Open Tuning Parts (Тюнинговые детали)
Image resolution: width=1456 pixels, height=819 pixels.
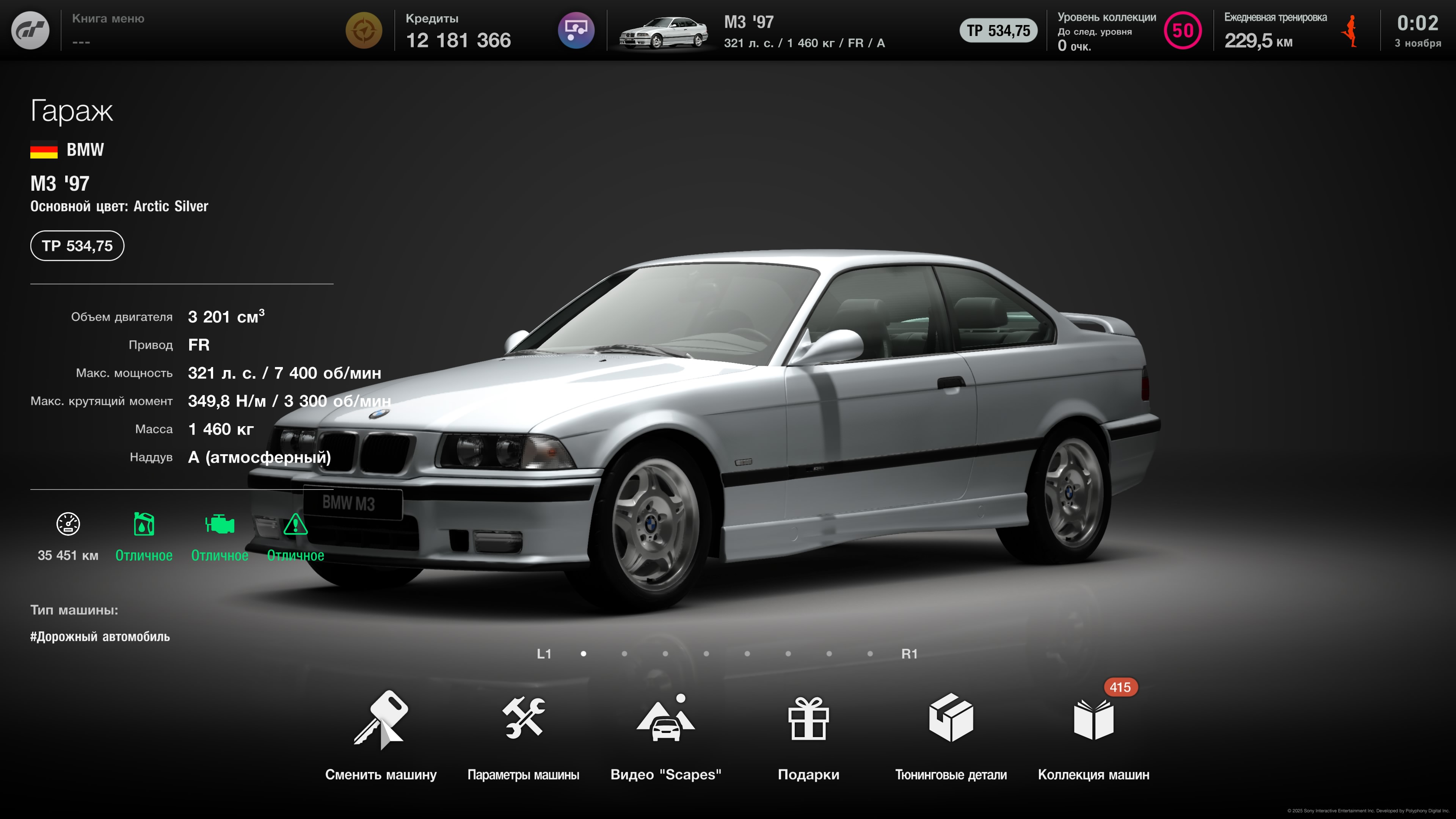click(951, 735)
